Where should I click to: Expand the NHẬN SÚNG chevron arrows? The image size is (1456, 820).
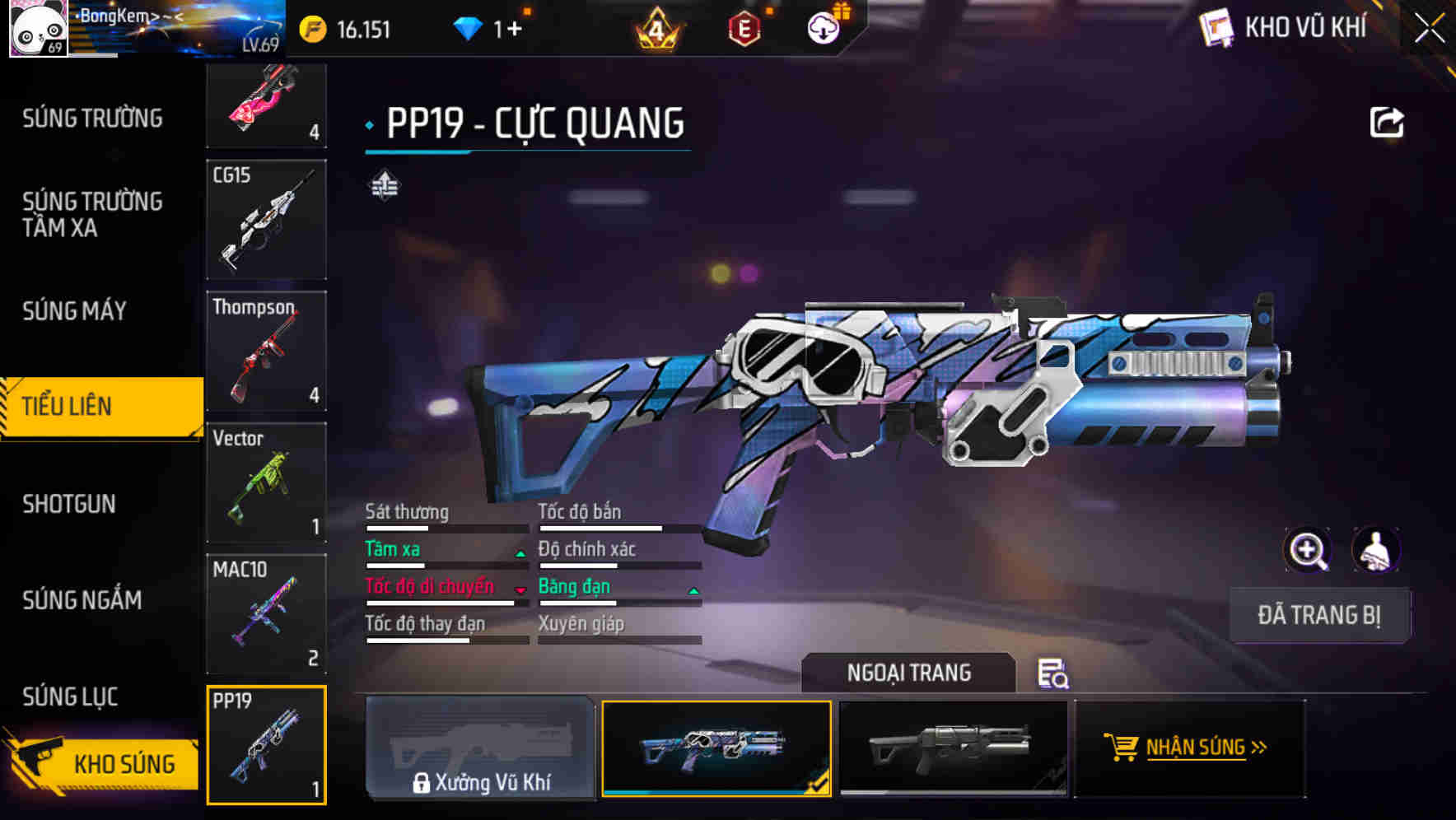[x=1259, y=748]
